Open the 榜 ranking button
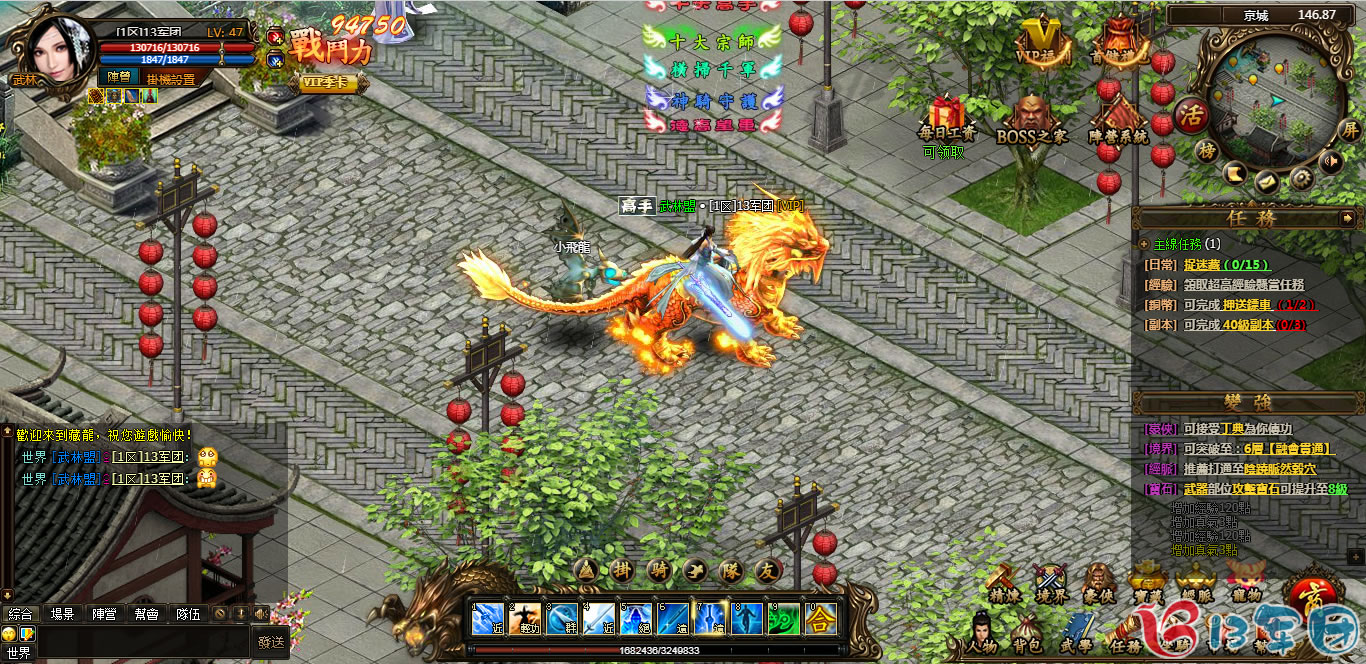Screen dimensions: 1366x664 1208,150
